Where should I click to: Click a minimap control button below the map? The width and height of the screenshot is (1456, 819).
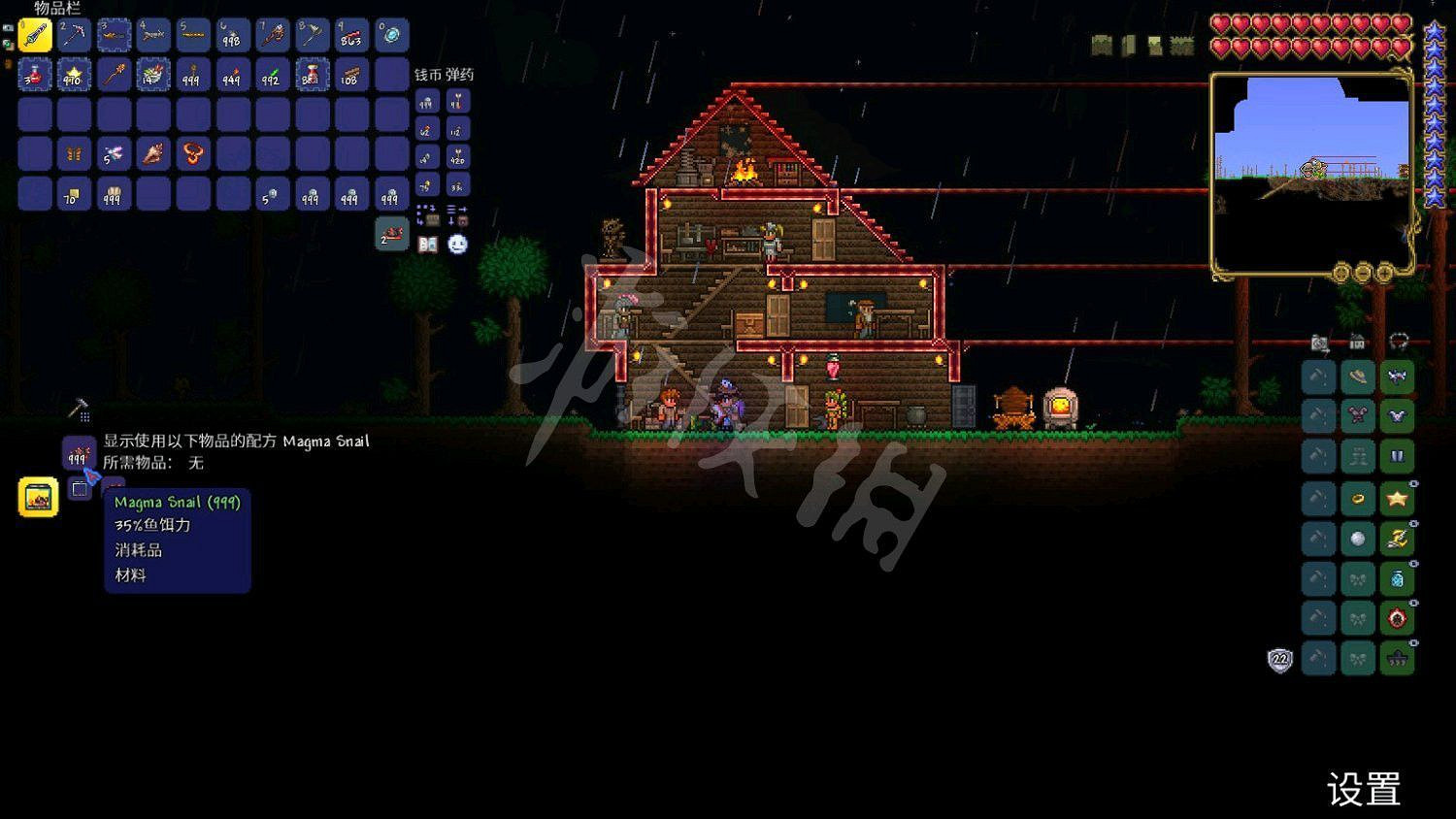tap(1363, 273)
